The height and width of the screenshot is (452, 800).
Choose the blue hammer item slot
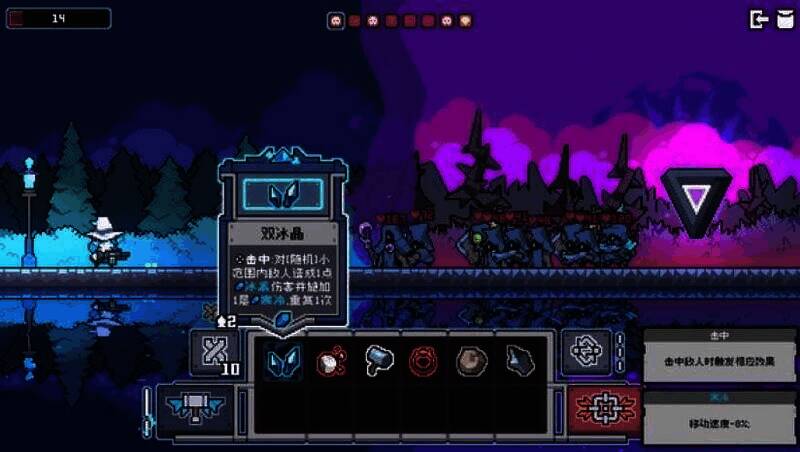(x=377, y=359)
